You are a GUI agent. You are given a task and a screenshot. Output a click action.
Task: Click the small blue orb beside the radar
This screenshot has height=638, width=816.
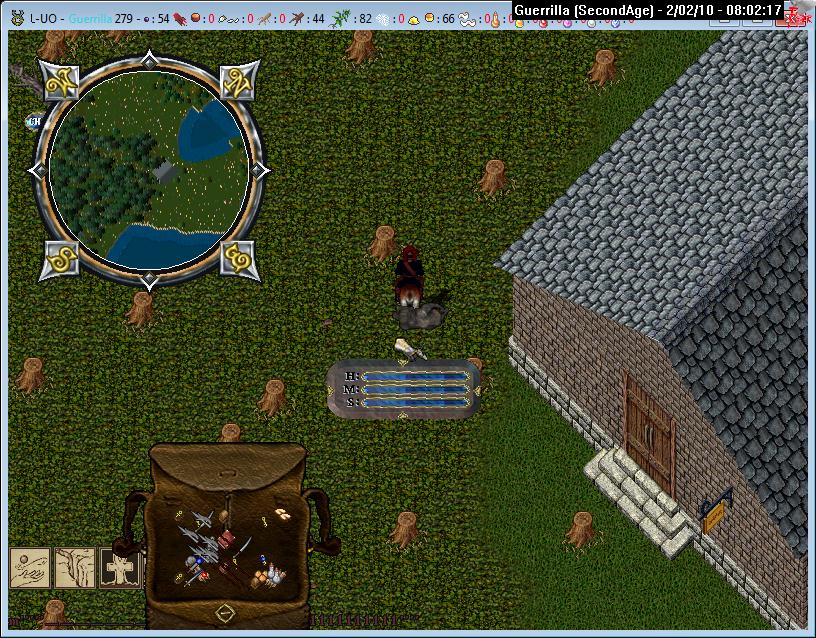[x=35, y=121]
